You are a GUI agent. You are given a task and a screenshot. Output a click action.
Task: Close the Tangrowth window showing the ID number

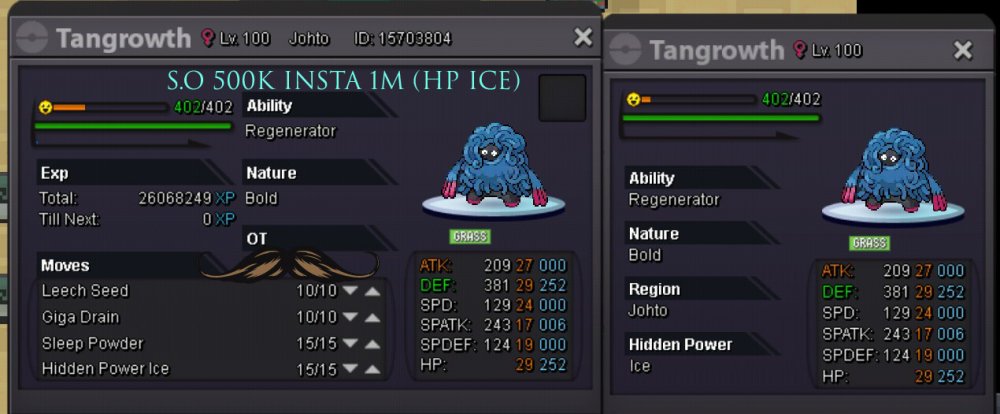(x=583, y=38)
